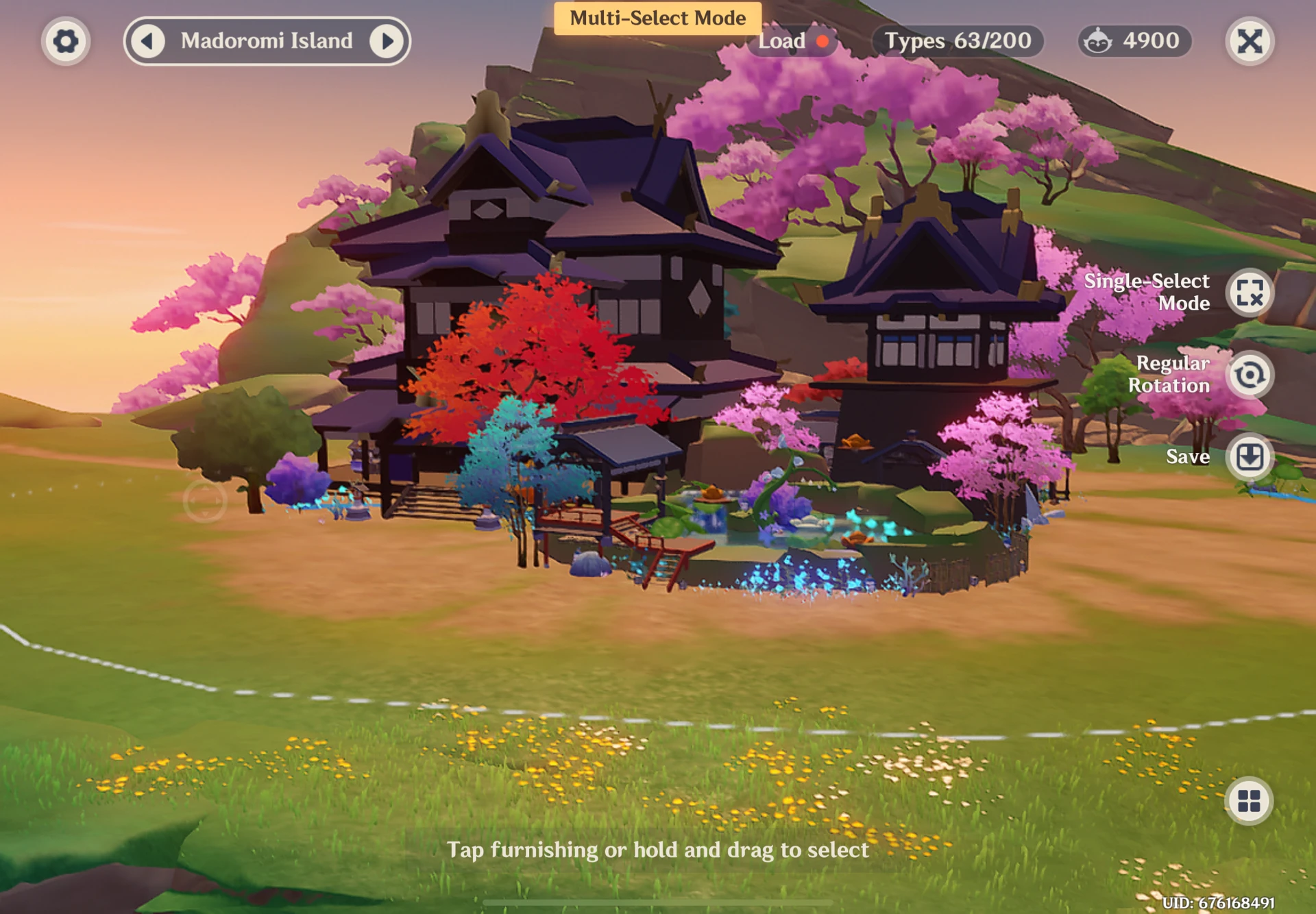Open the four-square furnishing grid menu
The image size is (1316, 914).
(1249, 800)
